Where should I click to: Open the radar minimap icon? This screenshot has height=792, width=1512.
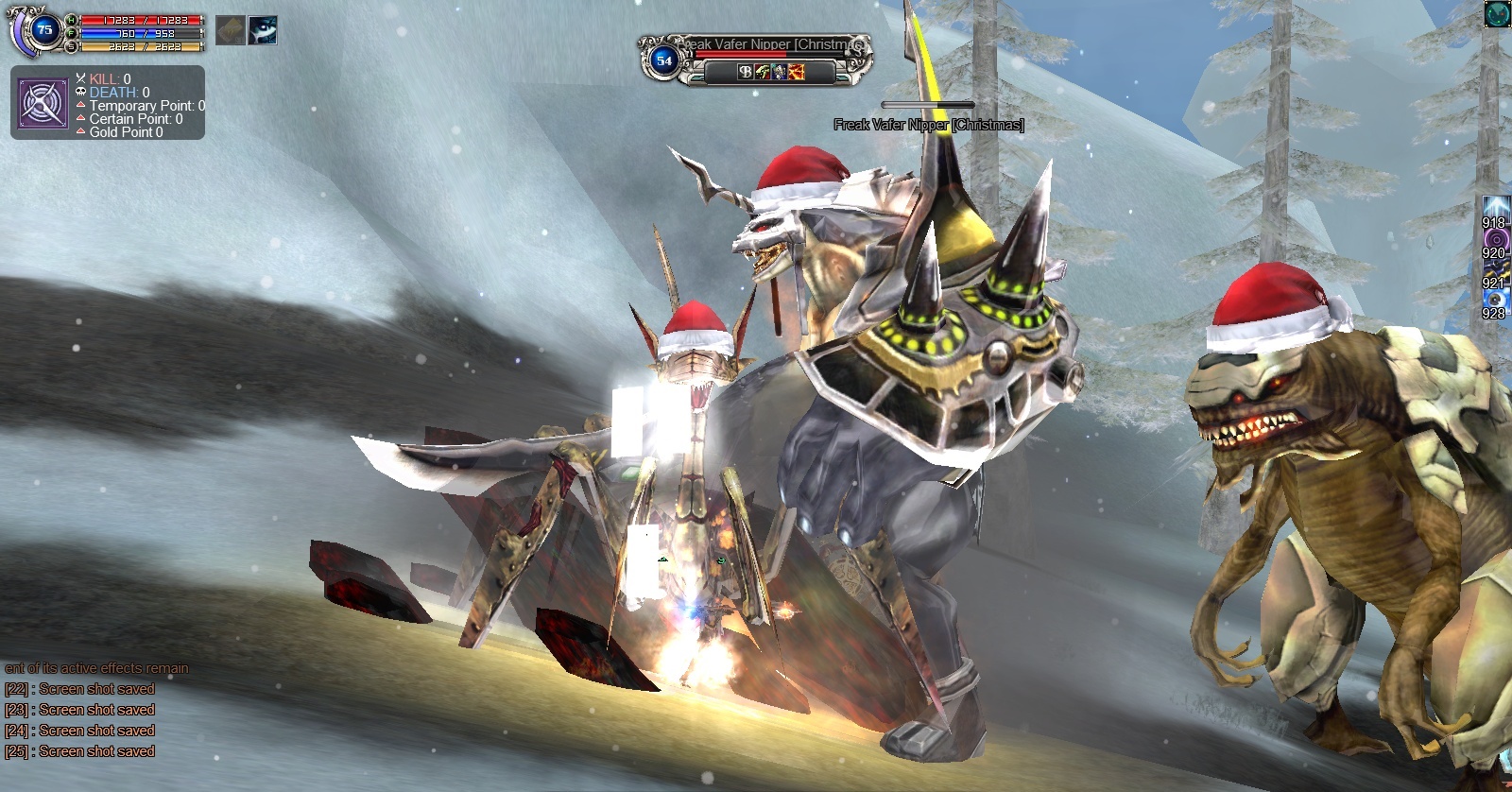point(1497,14)
